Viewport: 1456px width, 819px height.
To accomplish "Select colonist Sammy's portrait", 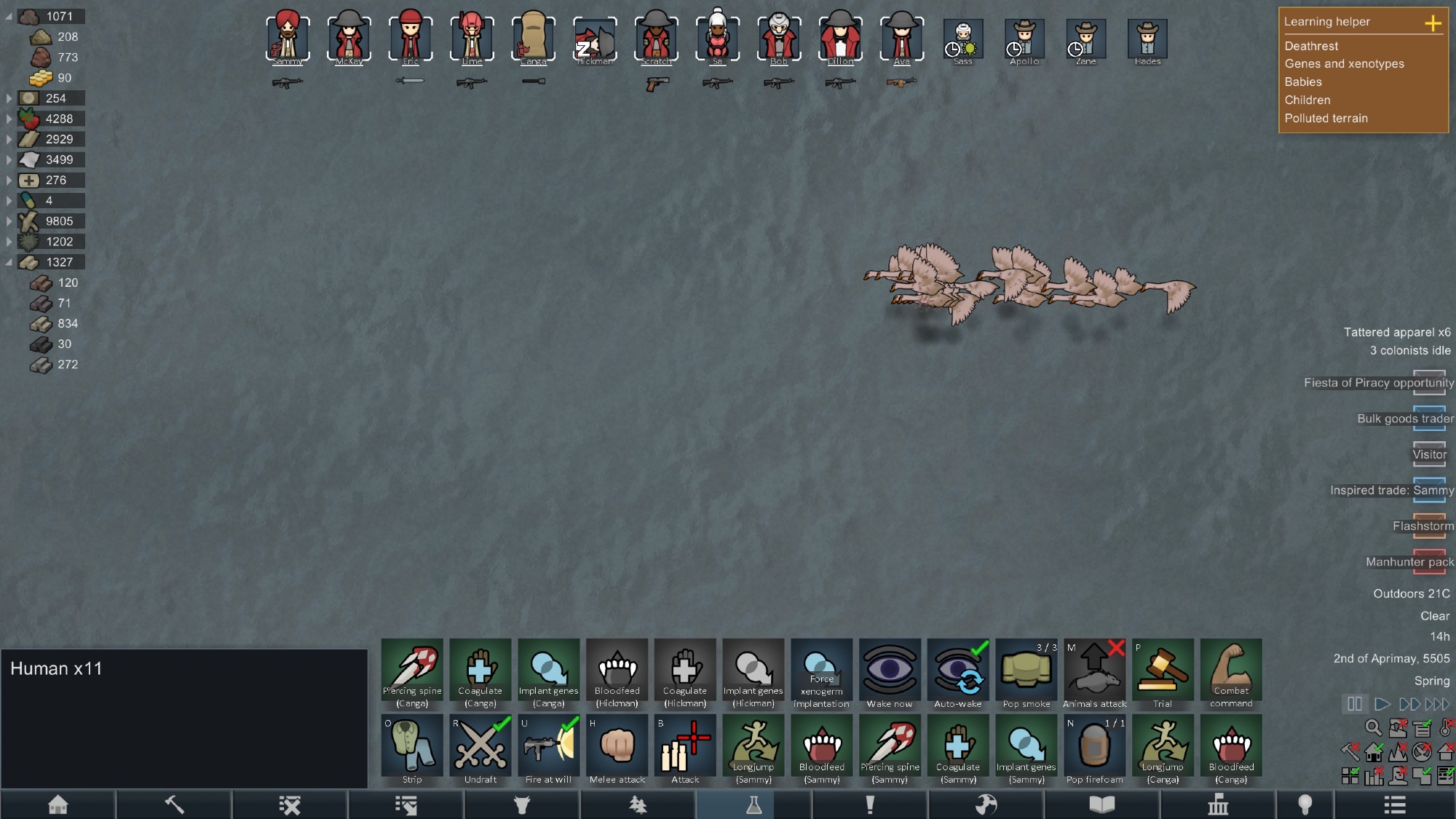I will point(288,39).
